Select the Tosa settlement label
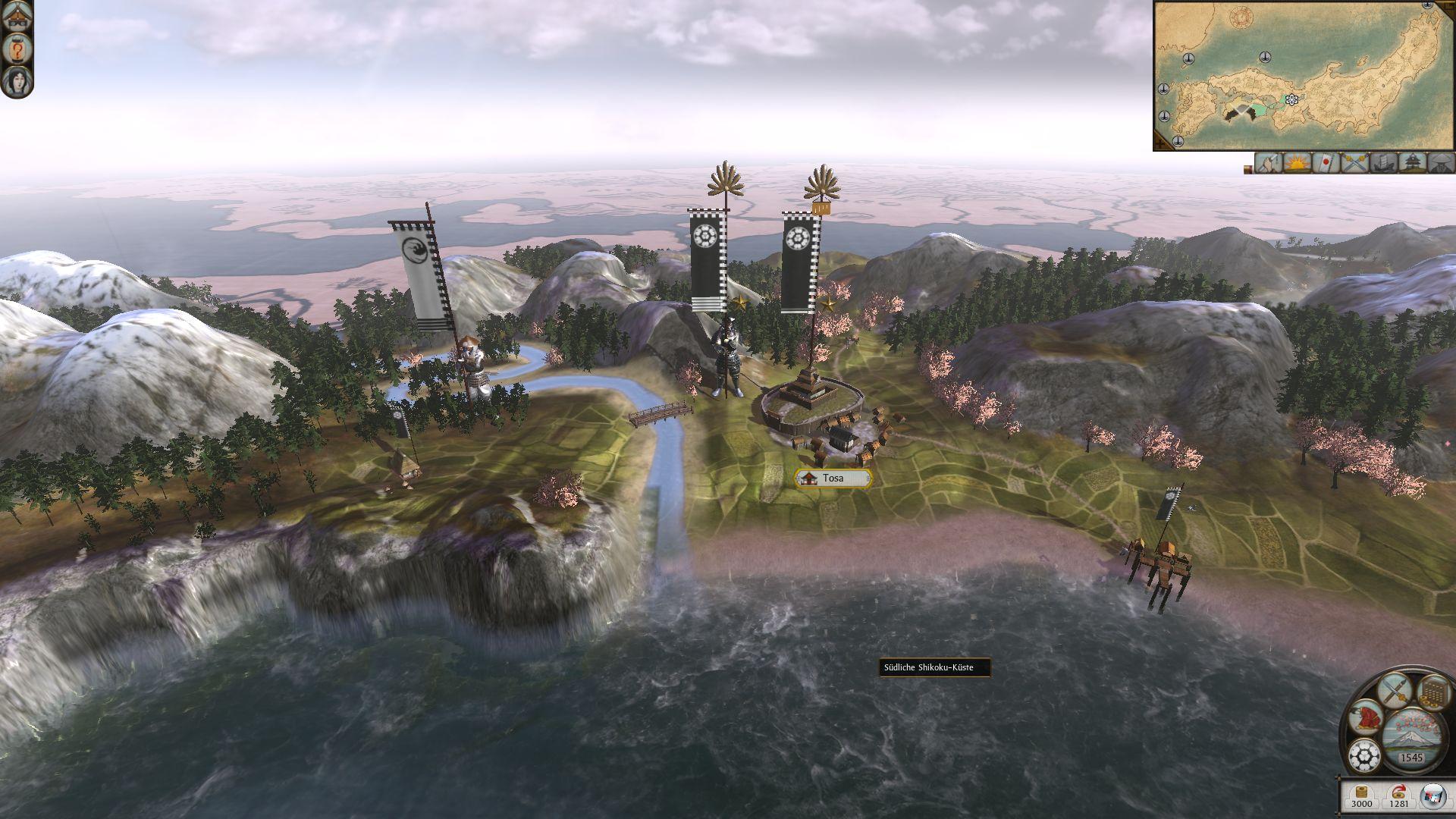The height and width of the screenshot is (819, 1456). click(833, 479)
